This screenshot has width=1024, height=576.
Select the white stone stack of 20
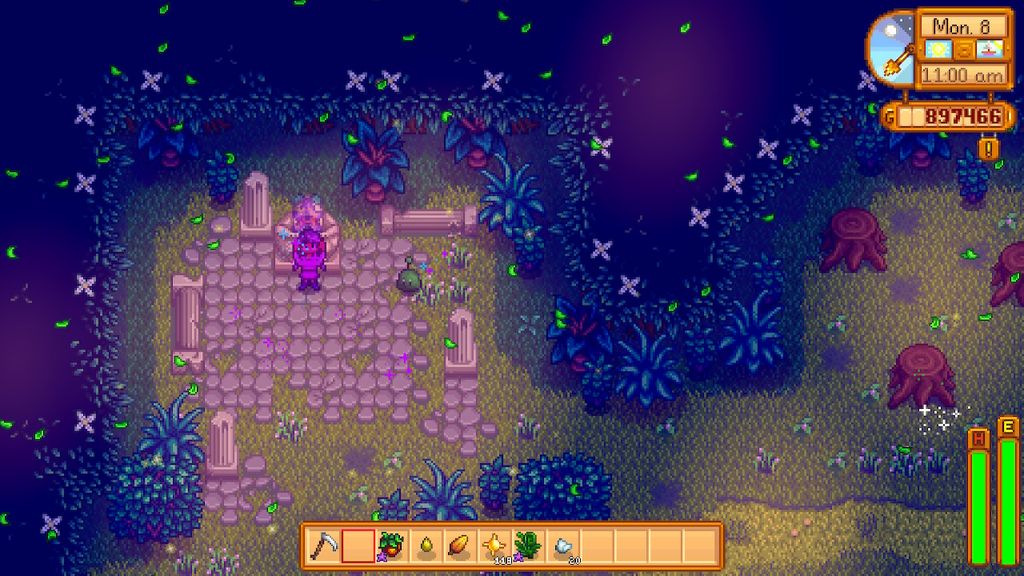point(563,546)
